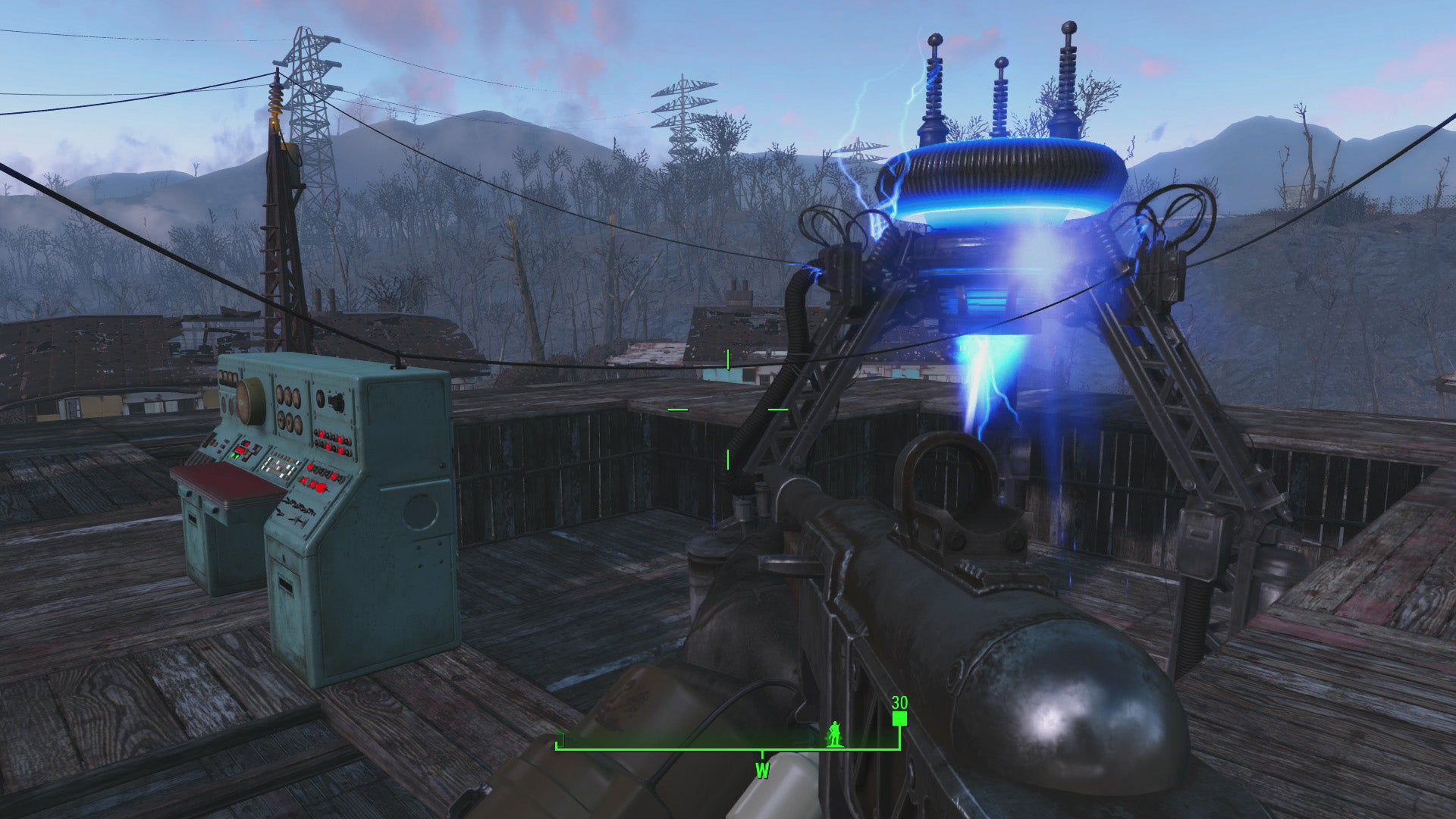Click the horizontal slider strip of white switches
Viewport: 1456px width, 819px height.
pyautogui.click(x=281, y=465)
